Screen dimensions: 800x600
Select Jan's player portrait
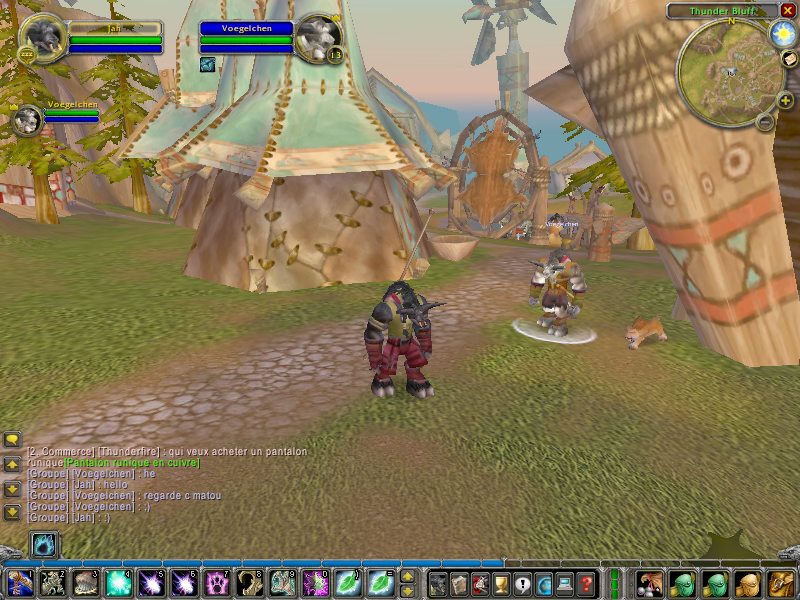tap(43, 39)
